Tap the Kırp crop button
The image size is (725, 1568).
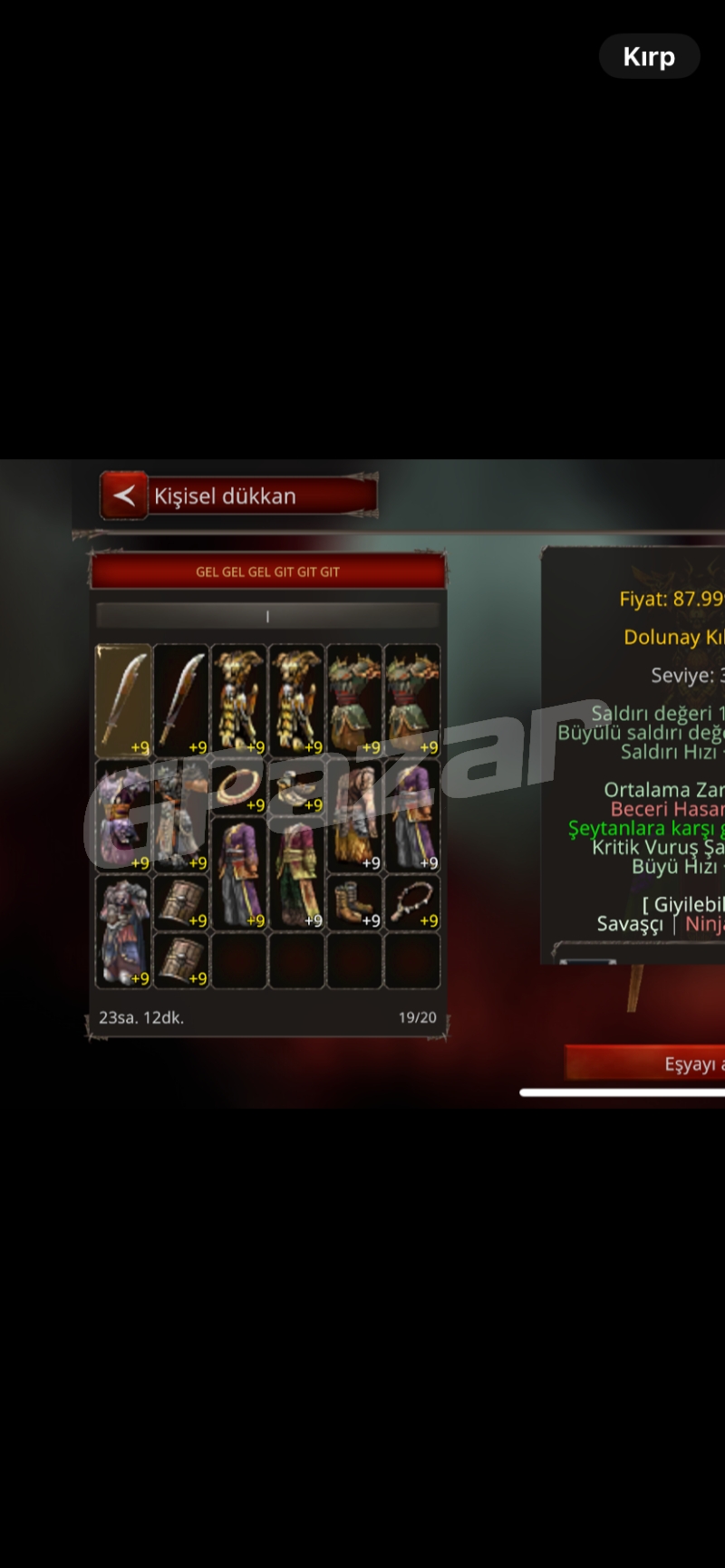649,56
